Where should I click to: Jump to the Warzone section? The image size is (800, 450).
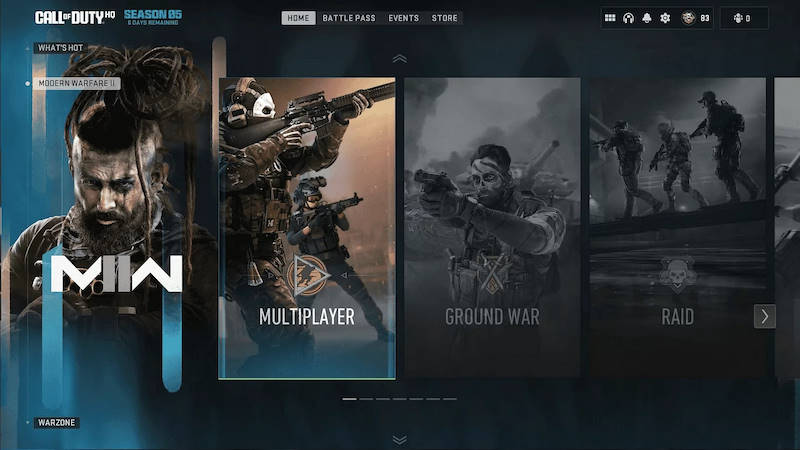[x=57, y=422]
